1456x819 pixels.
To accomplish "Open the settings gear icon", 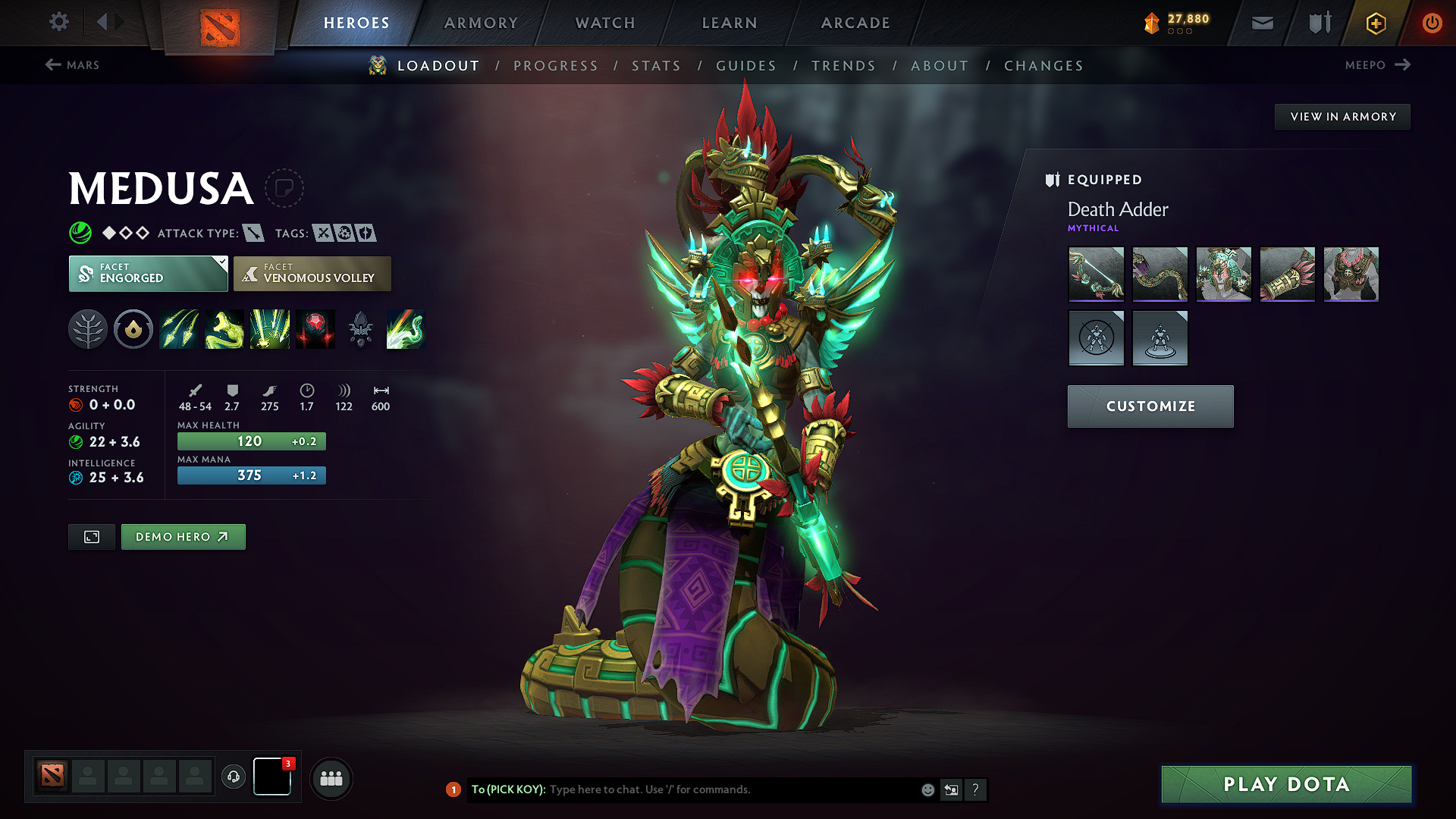I will point(58,22).
